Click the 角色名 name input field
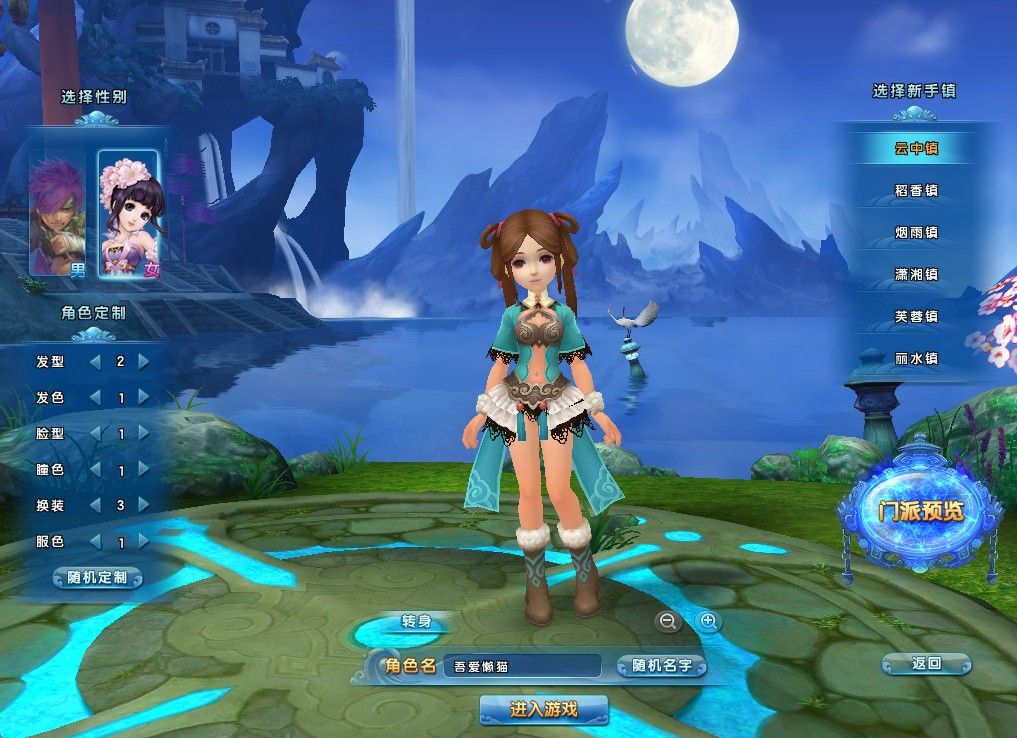 point(523,666)
